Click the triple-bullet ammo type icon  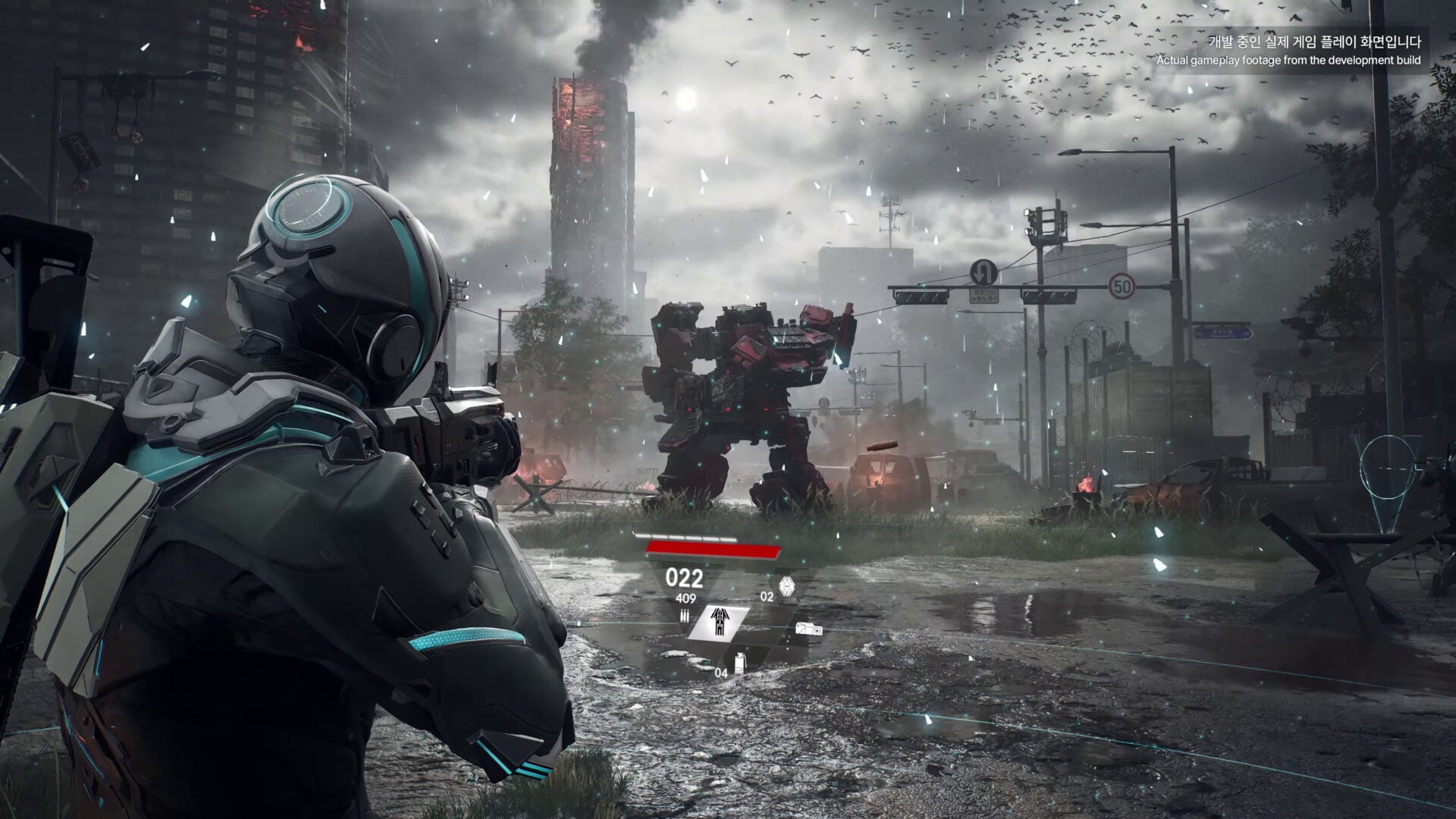[x=686, y=616]
